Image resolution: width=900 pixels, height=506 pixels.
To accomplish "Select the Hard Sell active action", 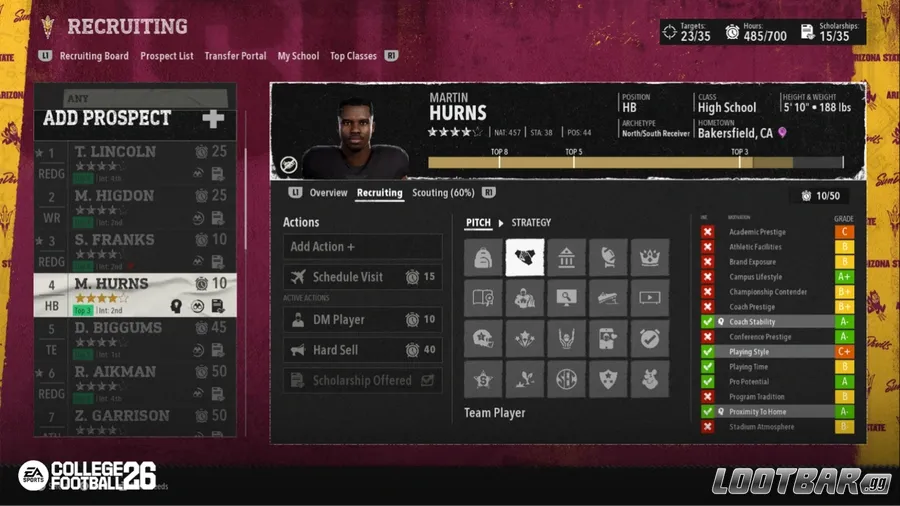I will click(362, 350).
